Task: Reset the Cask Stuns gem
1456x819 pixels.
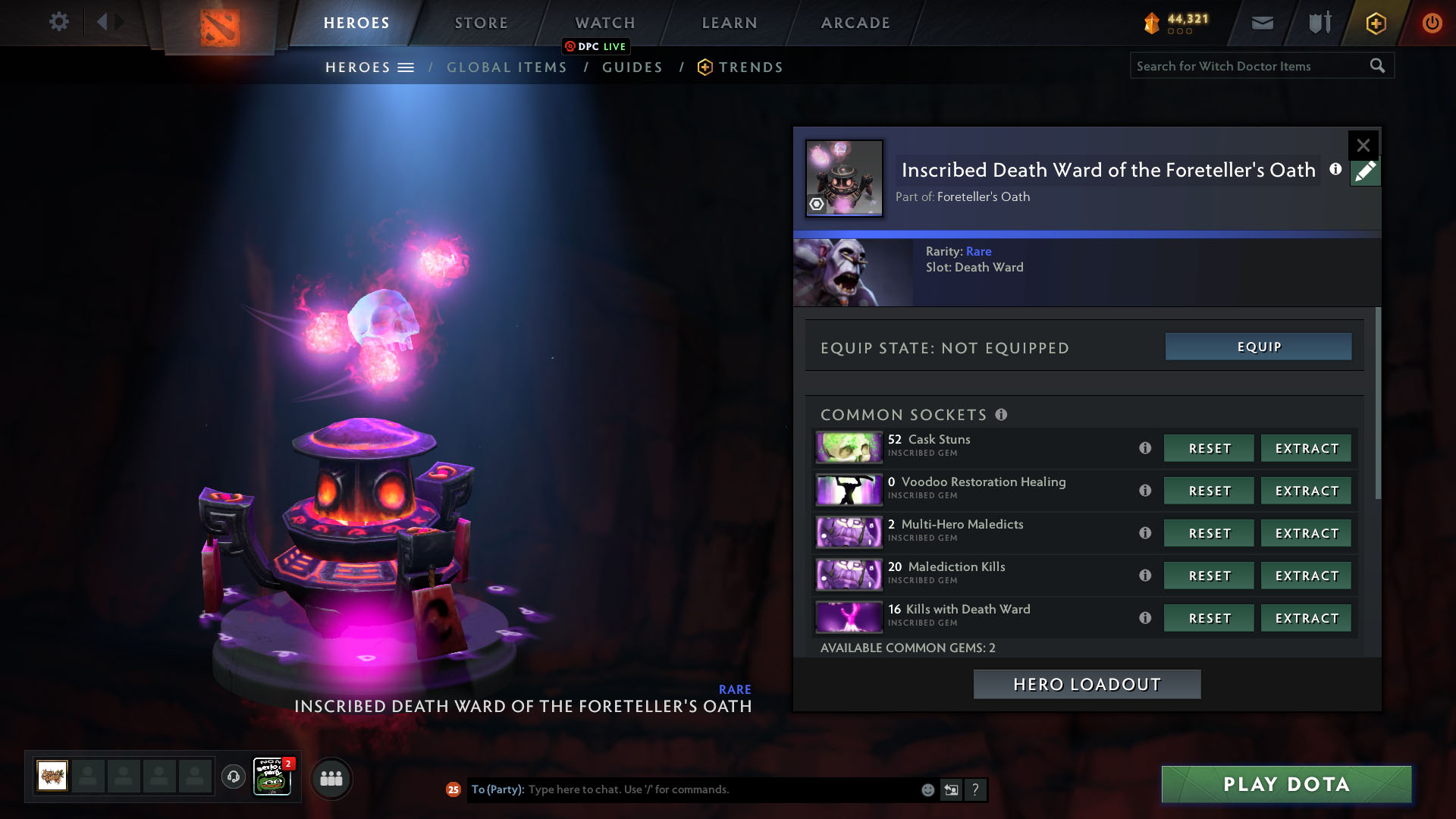Action: tap(1209, 448)
